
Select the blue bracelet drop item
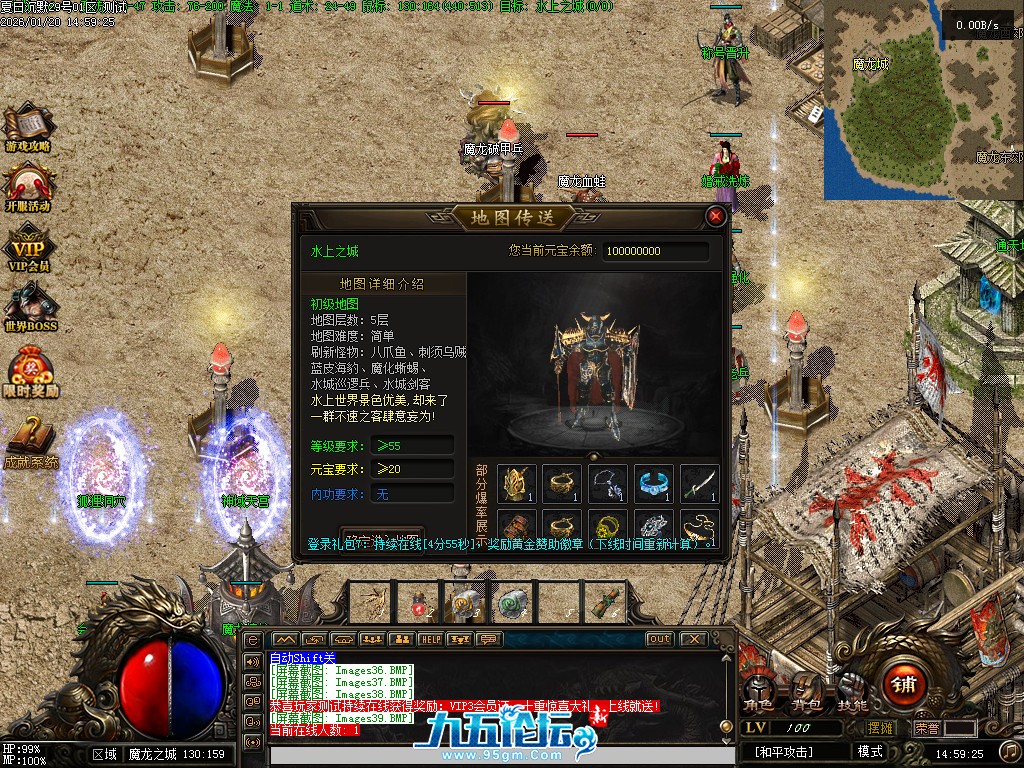click(654, 483)
